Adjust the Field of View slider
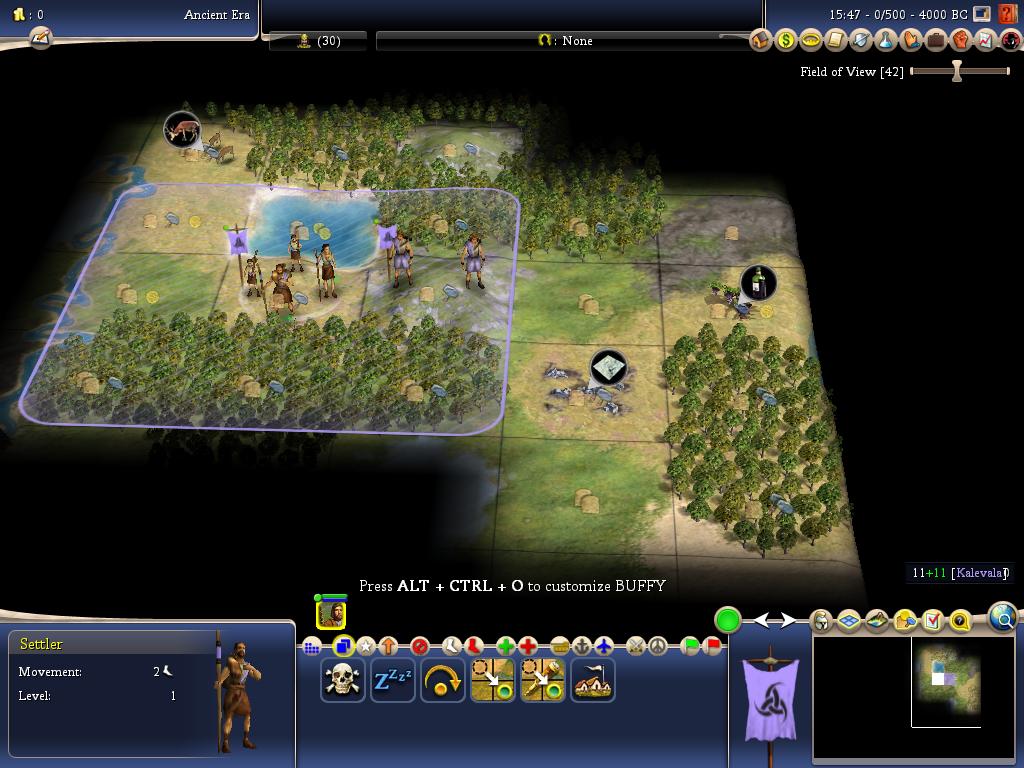Image resolution: width=1024 pixels, height=768 pixels. pos(957,71)
